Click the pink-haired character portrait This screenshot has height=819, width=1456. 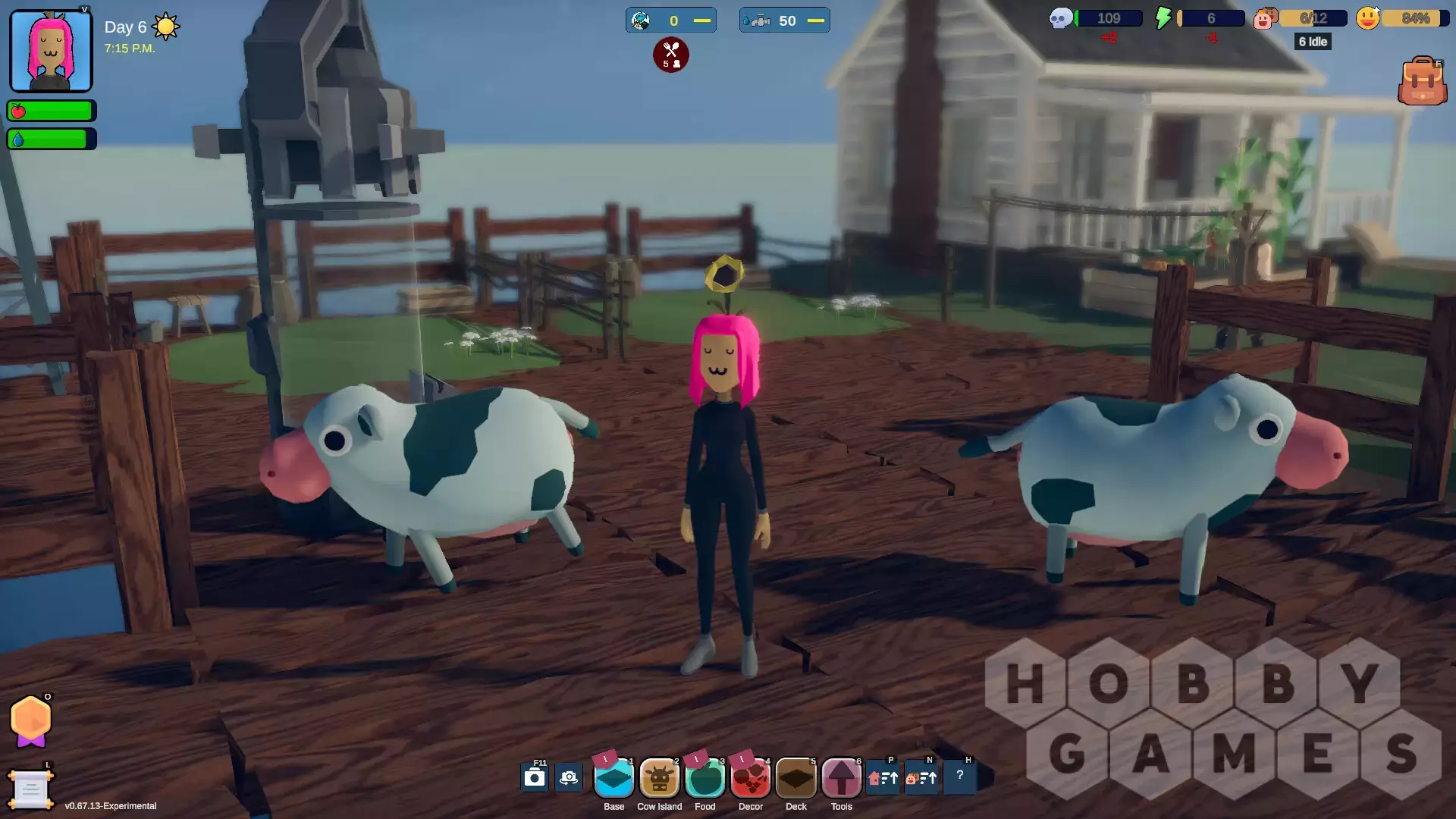click(x=51, y=51)
